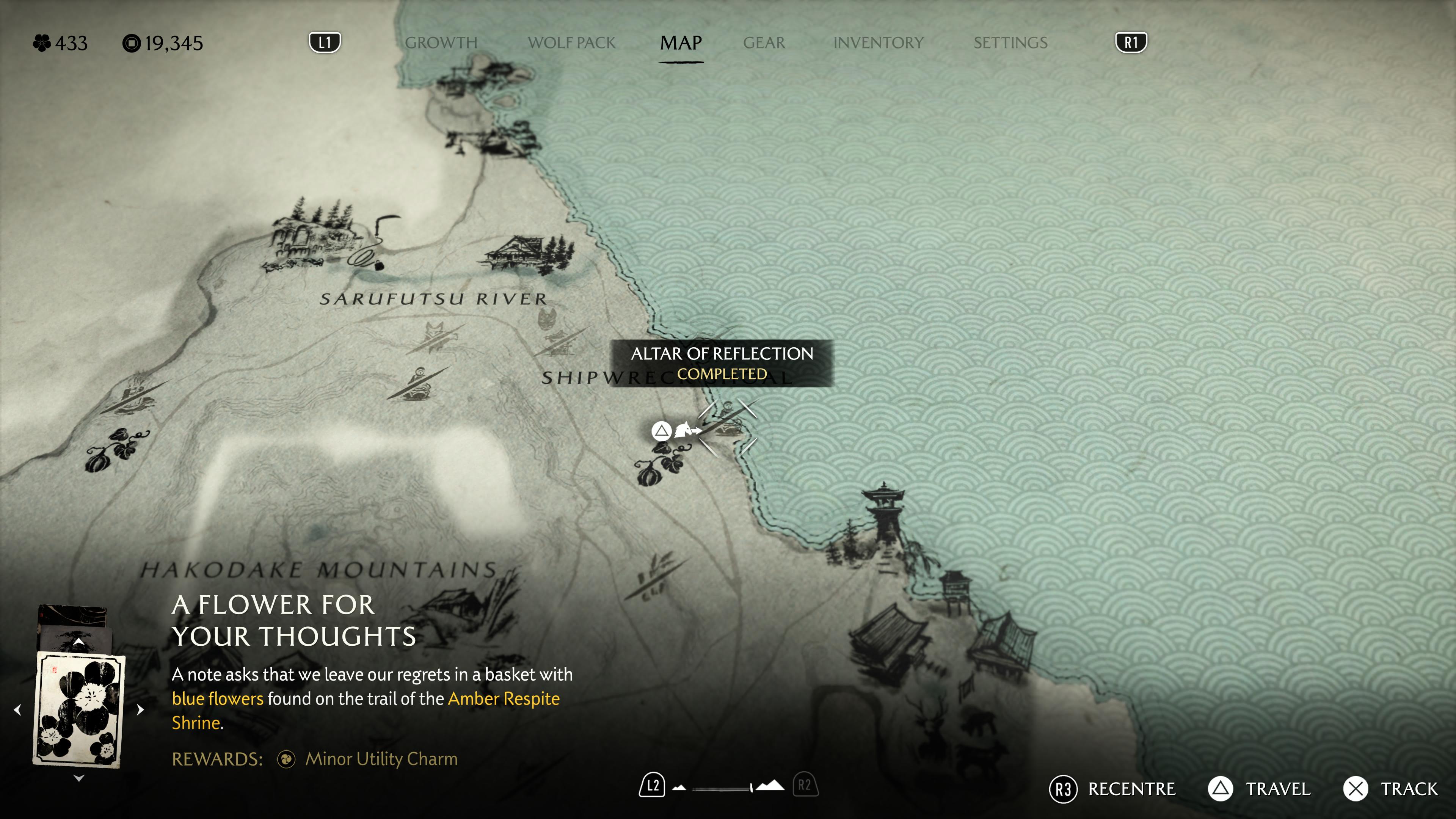
Task: Move down the quest card stack
Action: [x=79, y=778]
